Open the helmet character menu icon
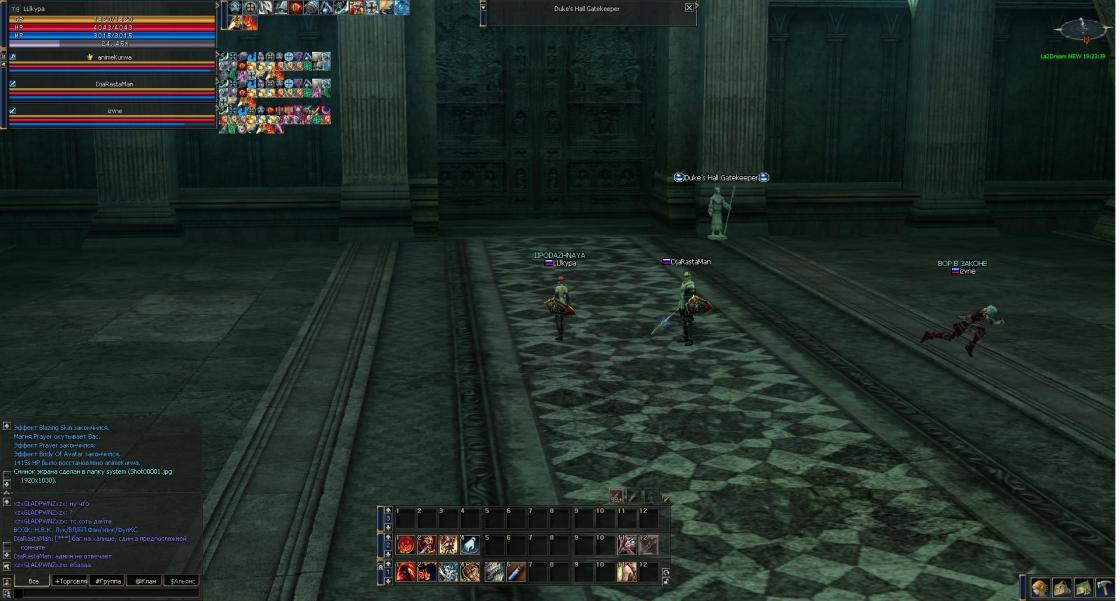The width and height of the screenshot is (1120, 601). click(1040, 588)
